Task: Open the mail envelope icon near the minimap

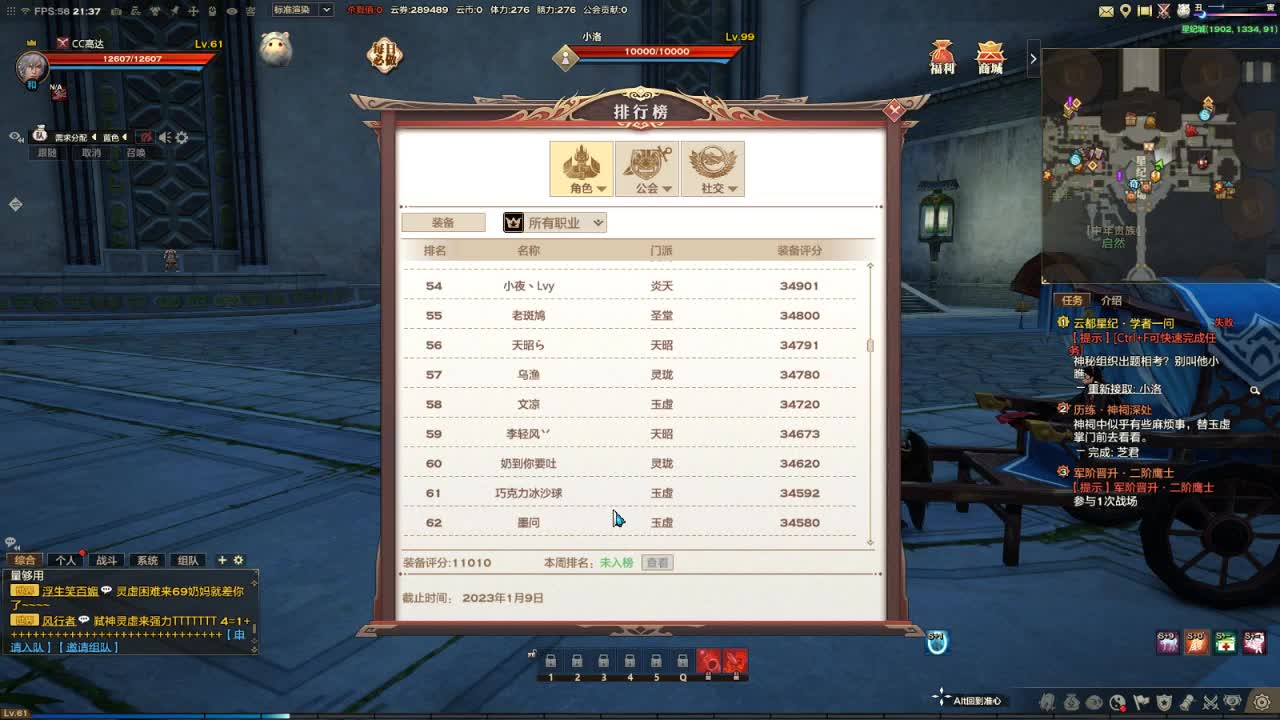Action: click(1104, 12)
